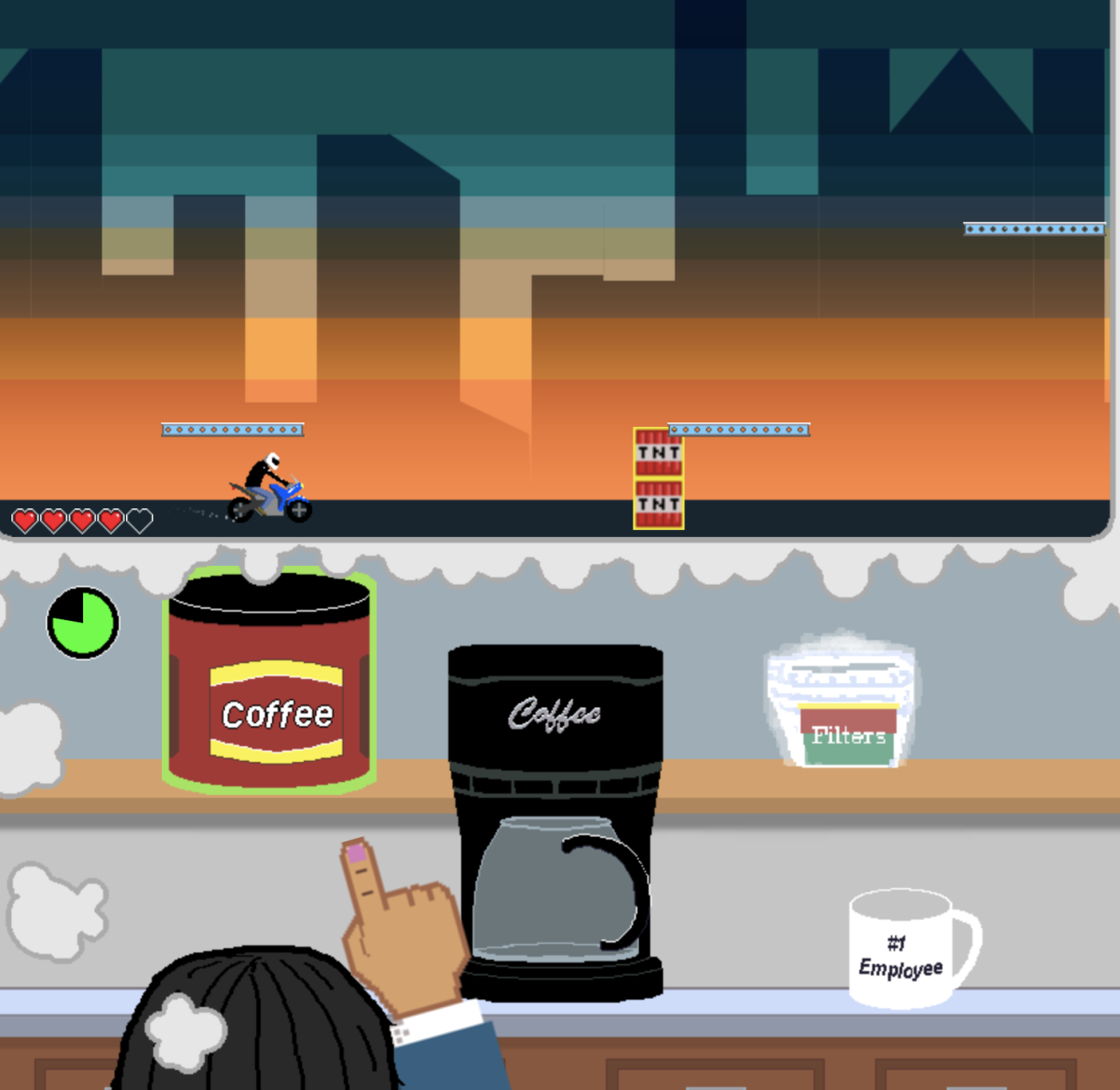The height and width of the screenshot is (1090, 1120).
Task: Select the top-right metal platform
Action: click(1033, 227)
